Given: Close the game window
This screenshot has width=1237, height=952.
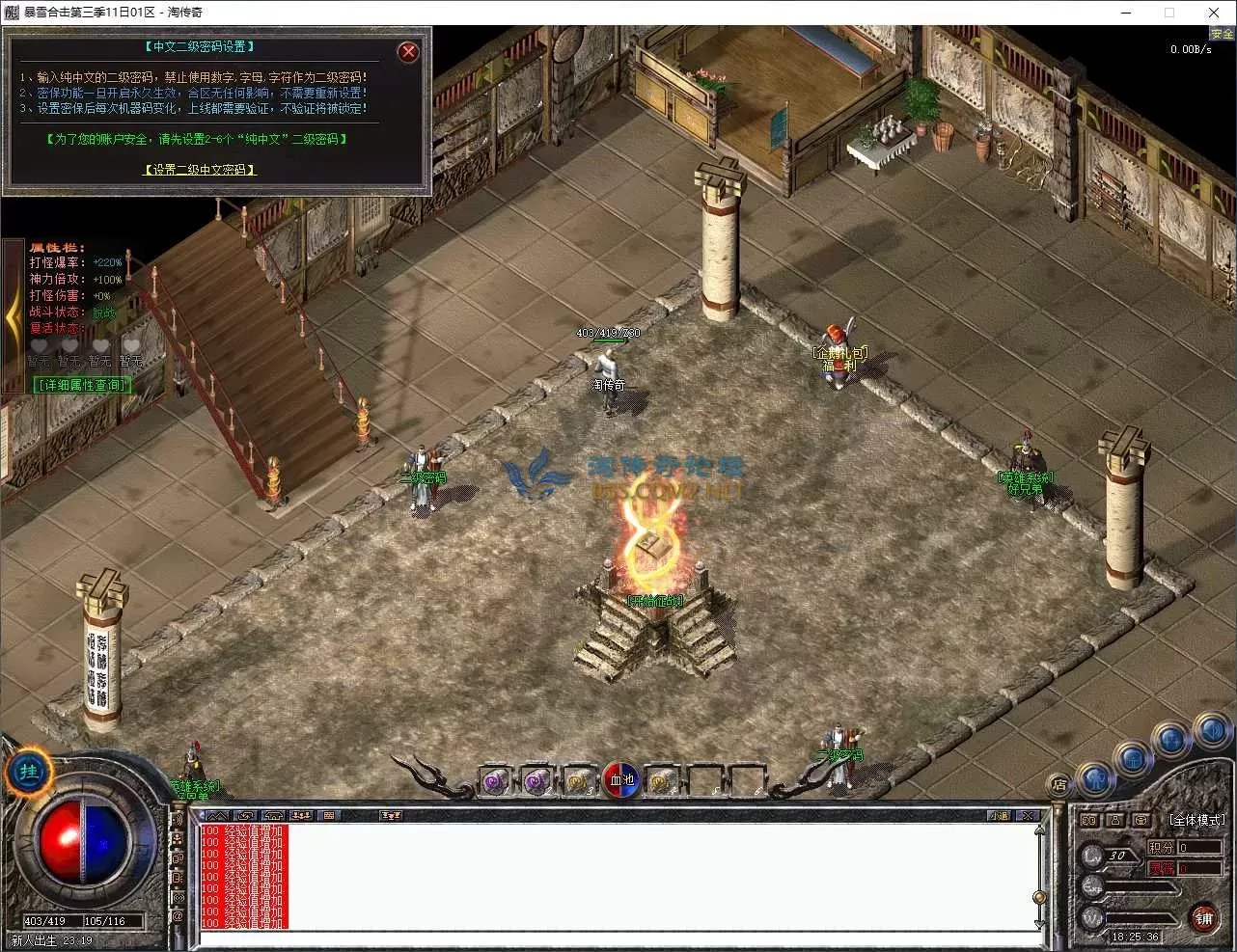Looking at the screenshot, I should click(1214, 13).
